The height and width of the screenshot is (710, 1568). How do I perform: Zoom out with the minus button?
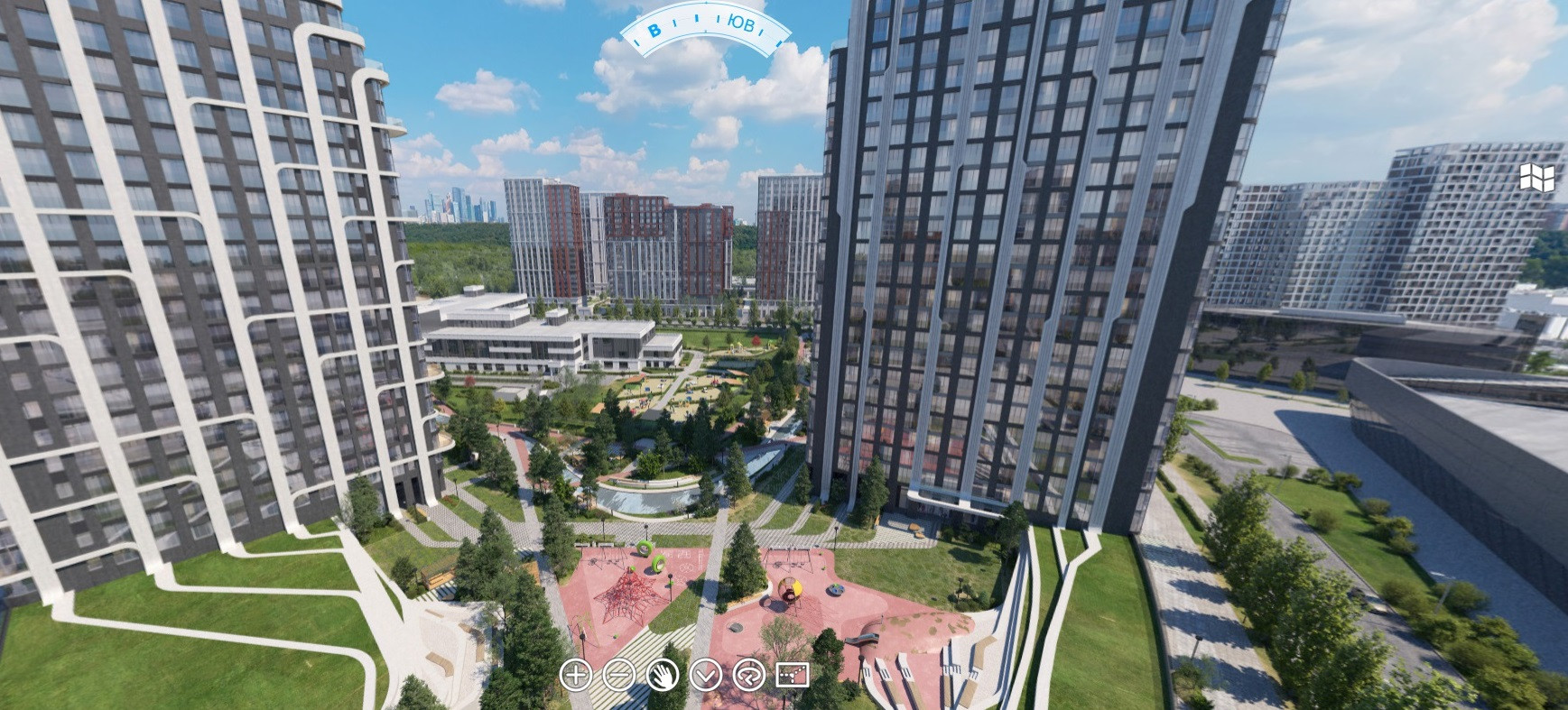[619, 675]
